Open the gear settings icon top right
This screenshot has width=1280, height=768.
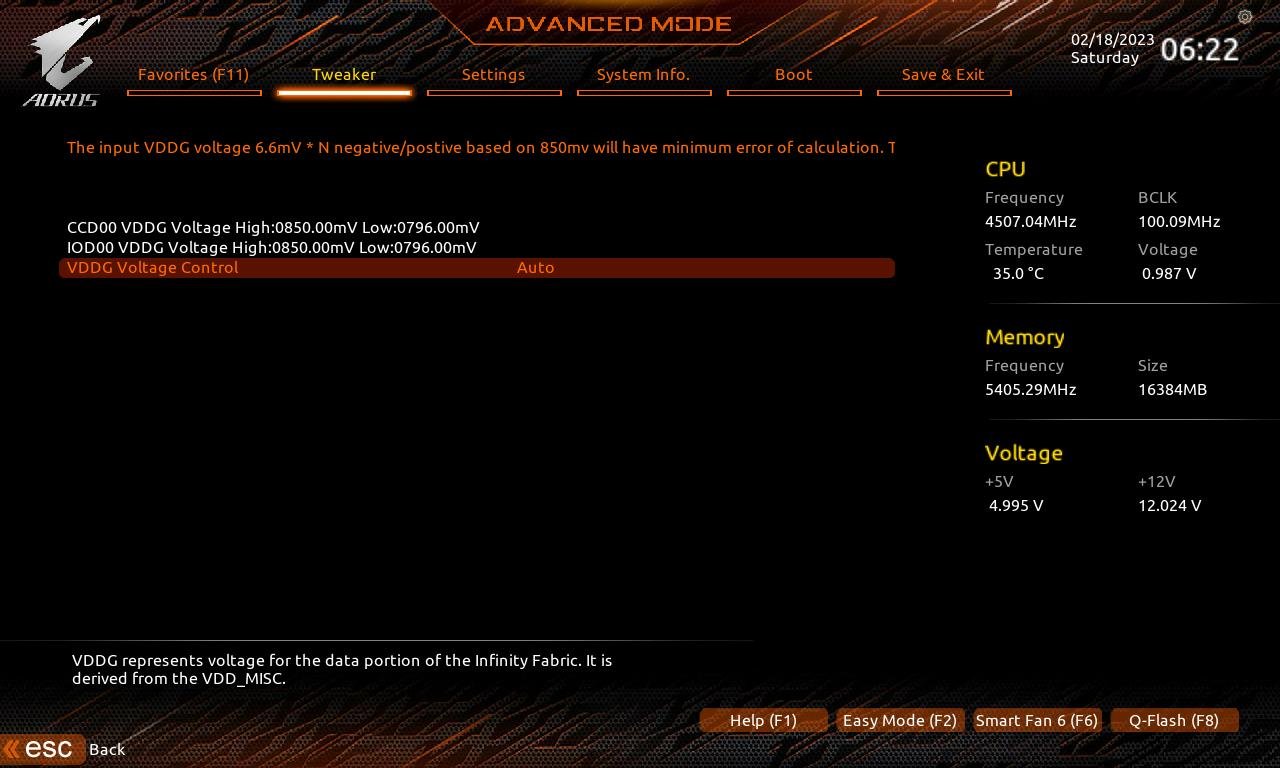tap(1244, 17)
